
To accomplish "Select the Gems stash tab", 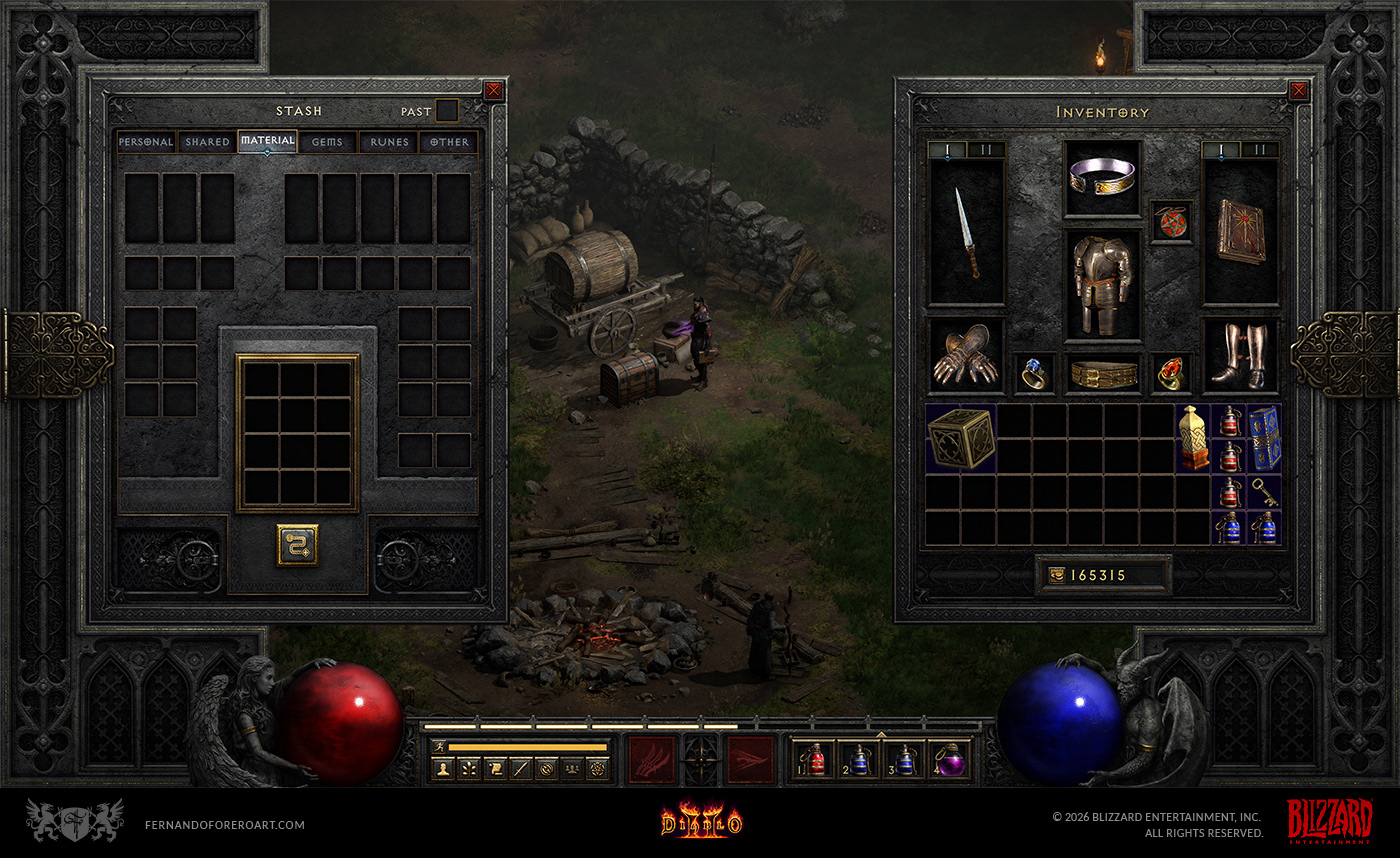I will pyautogui.click(x=327, y=142).
